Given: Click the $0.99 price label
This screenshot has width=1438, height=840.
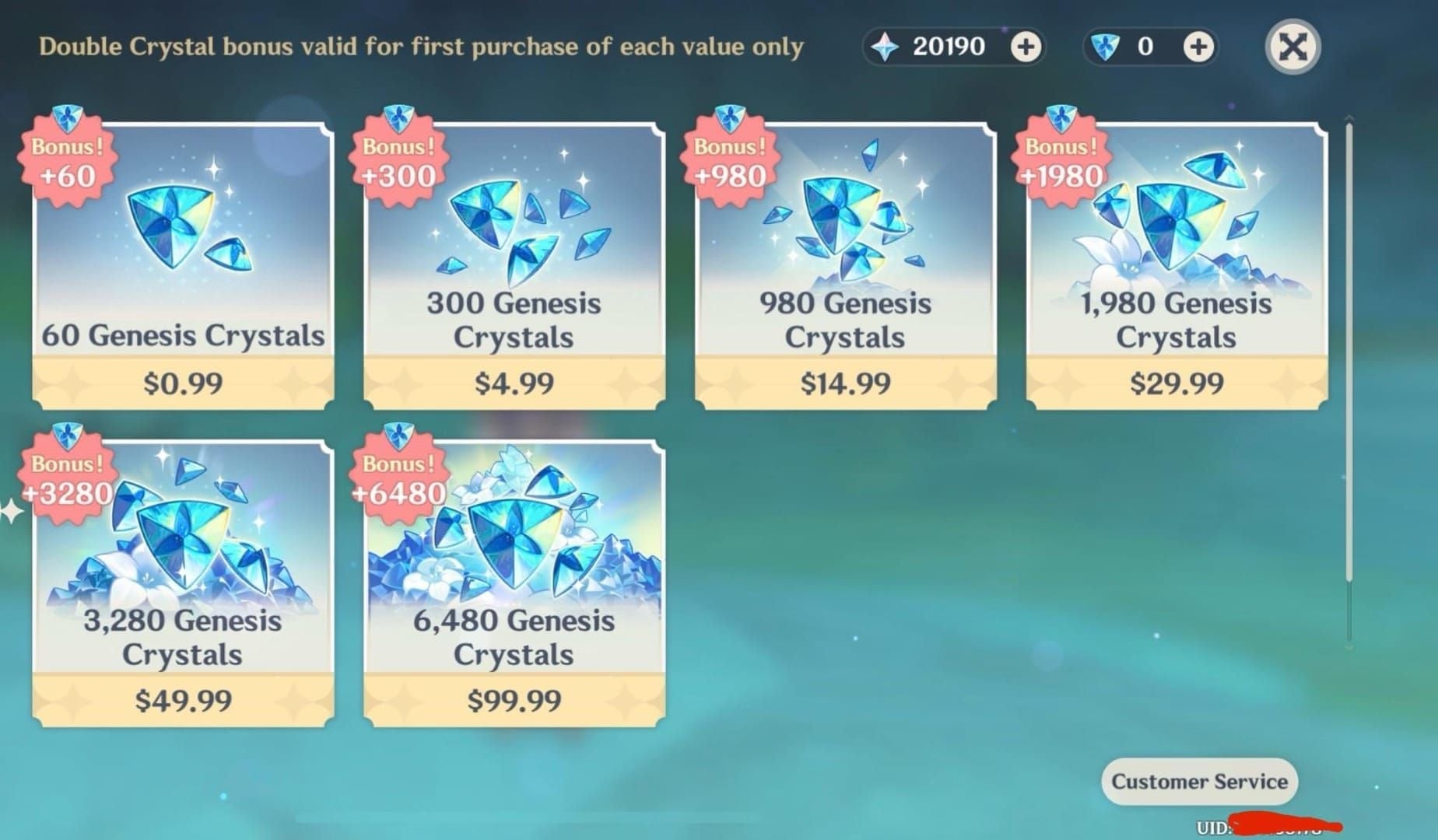Looking at the screenshot, I should pos(181,383).
